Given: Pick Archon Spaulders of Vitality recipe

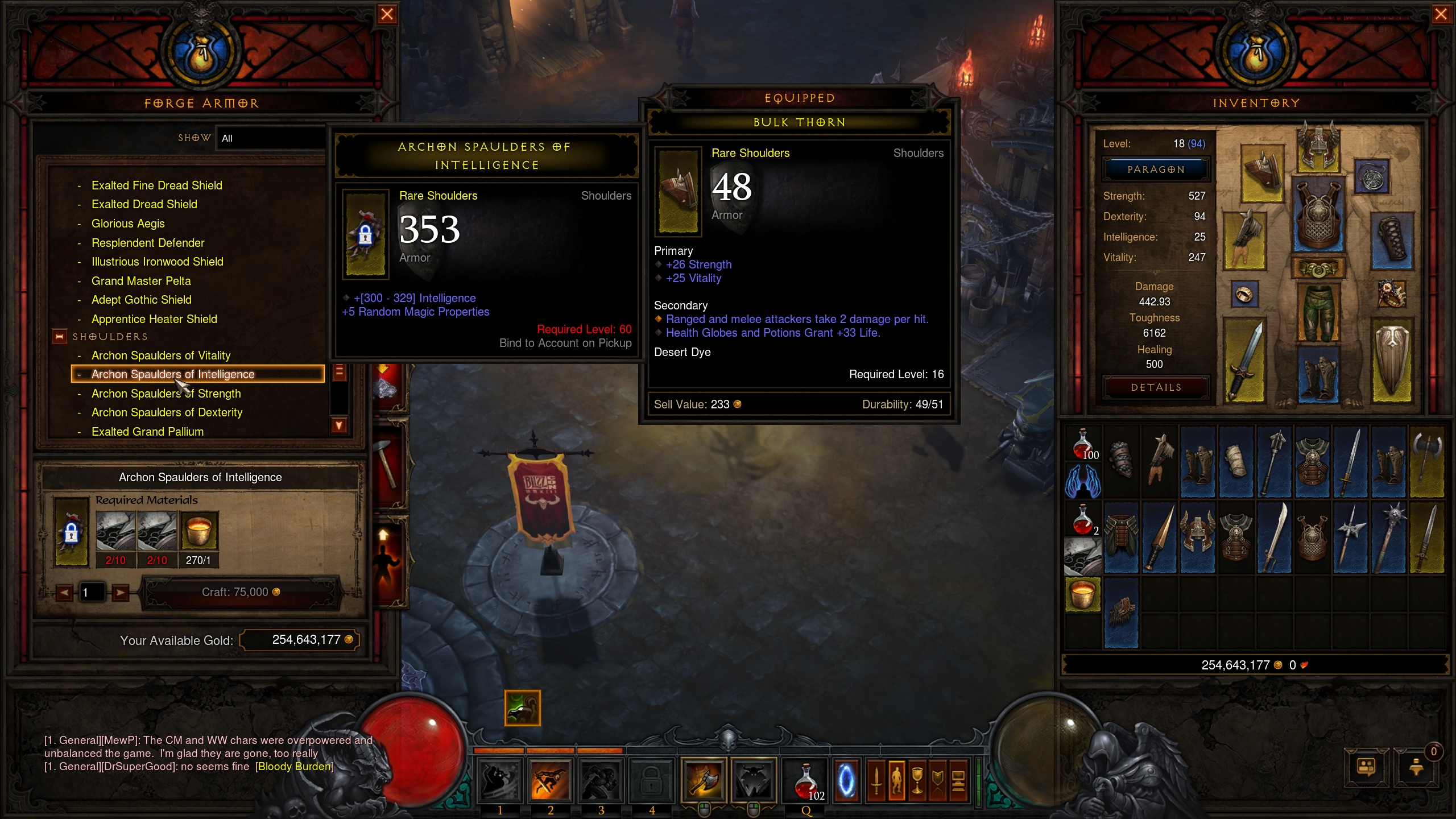Looking at the screenshot, I should pyautogui.click(x=161, y=355).
